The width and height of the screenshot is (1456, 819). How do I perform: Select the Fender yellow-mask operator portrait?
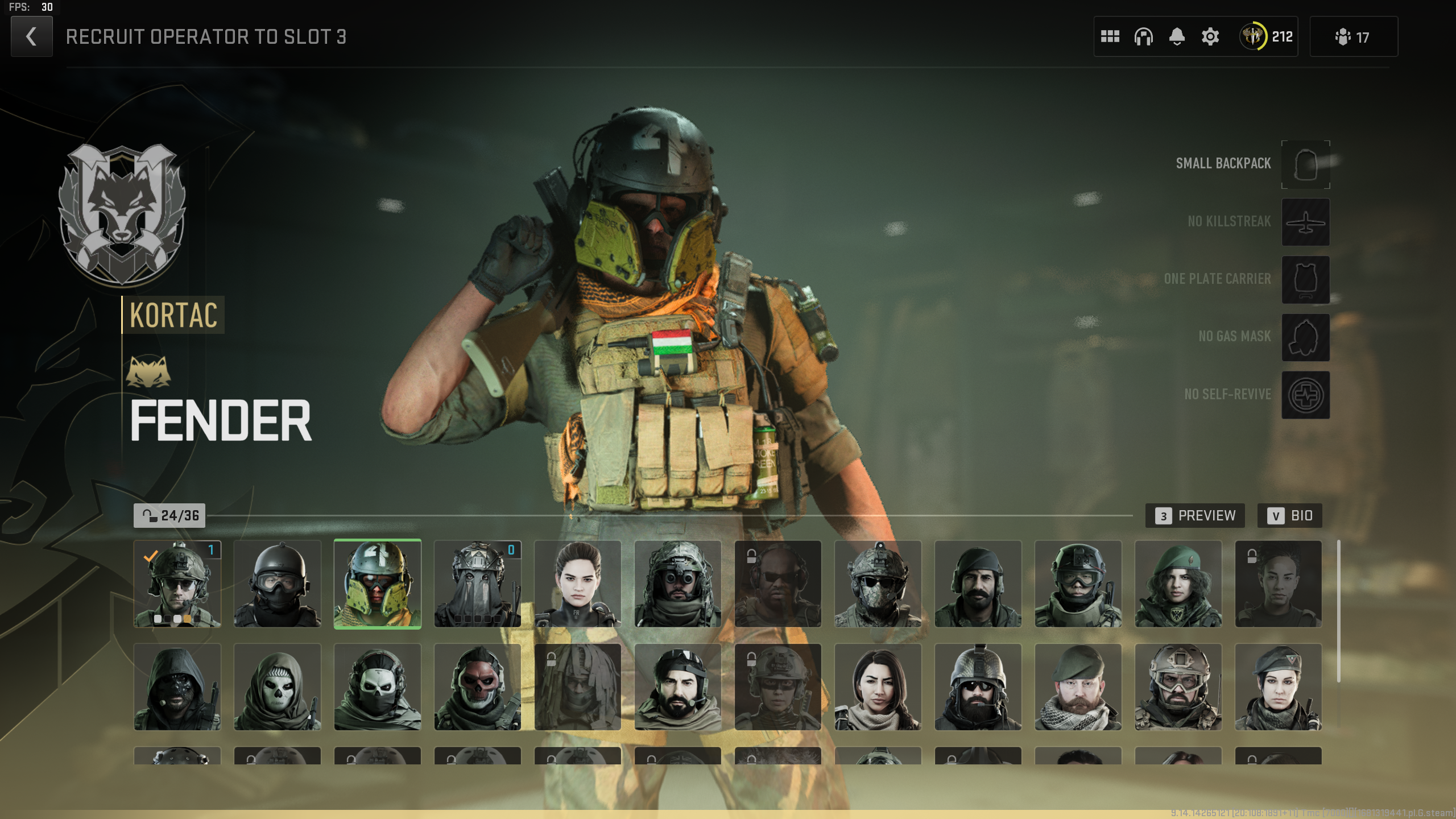(378, 584)
